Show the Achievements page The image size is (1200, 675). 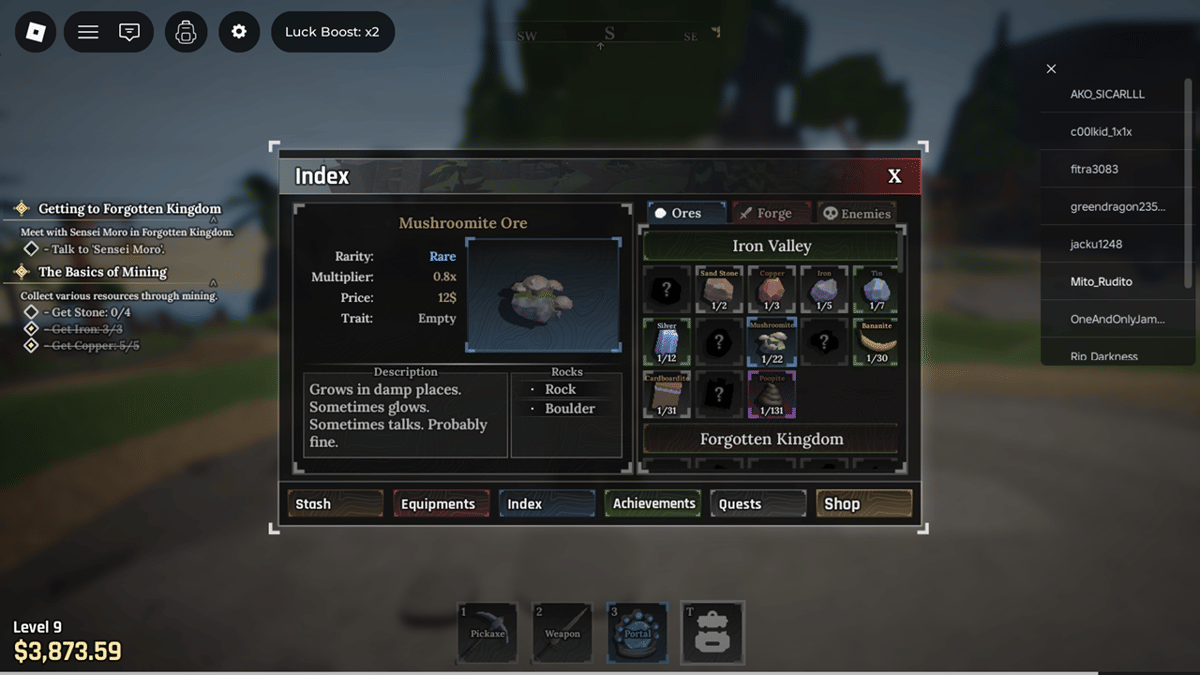click(x=652, y=504)
